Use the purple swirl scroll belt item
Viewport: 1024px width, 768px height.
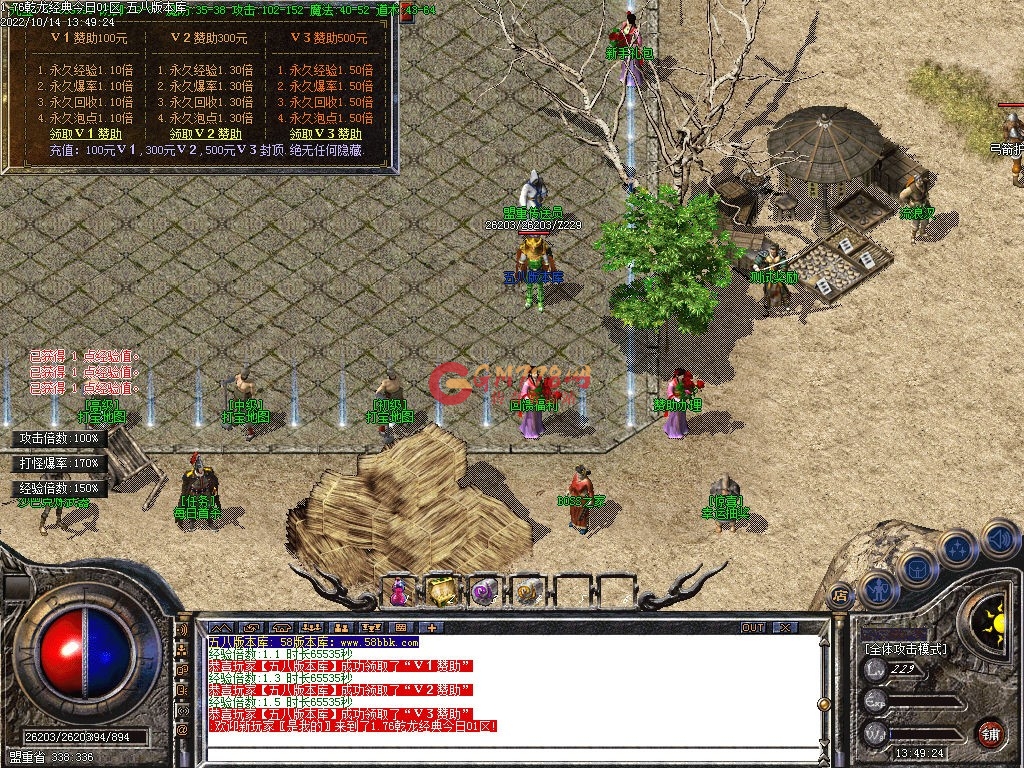point(484,593)
